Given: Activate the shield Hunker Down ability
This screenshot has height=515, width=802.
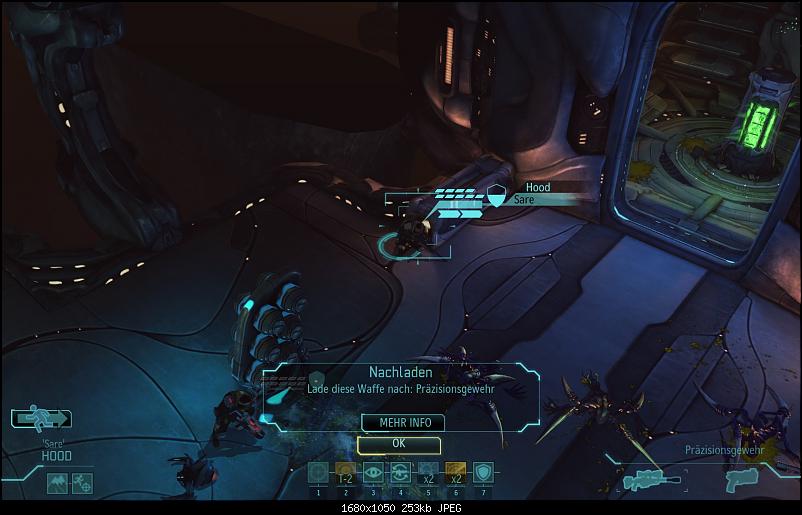Looking at the screenshot, I should coord(482,473).
